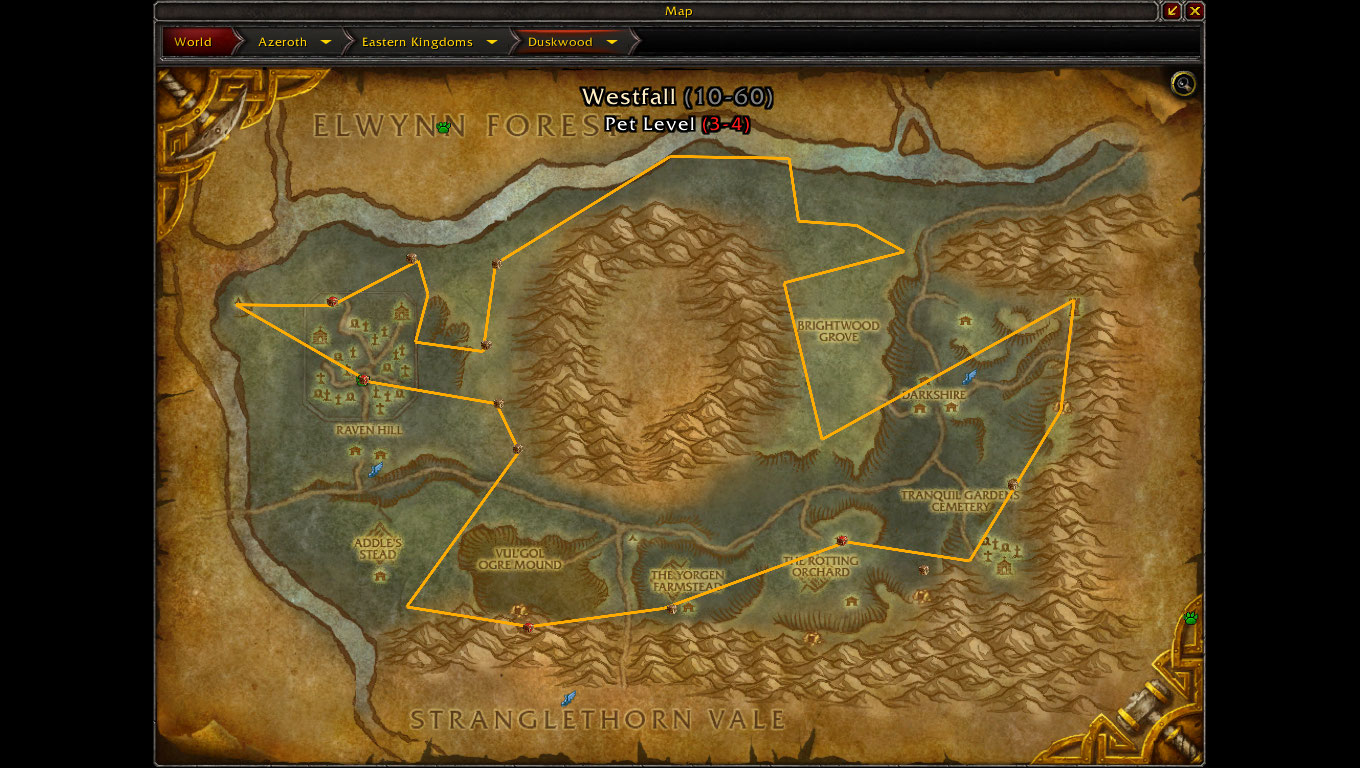Viewport: 1360px width, 768px height.
Task: Click the red chest marker above Rotting Orchard
Action: pos(842,540)
